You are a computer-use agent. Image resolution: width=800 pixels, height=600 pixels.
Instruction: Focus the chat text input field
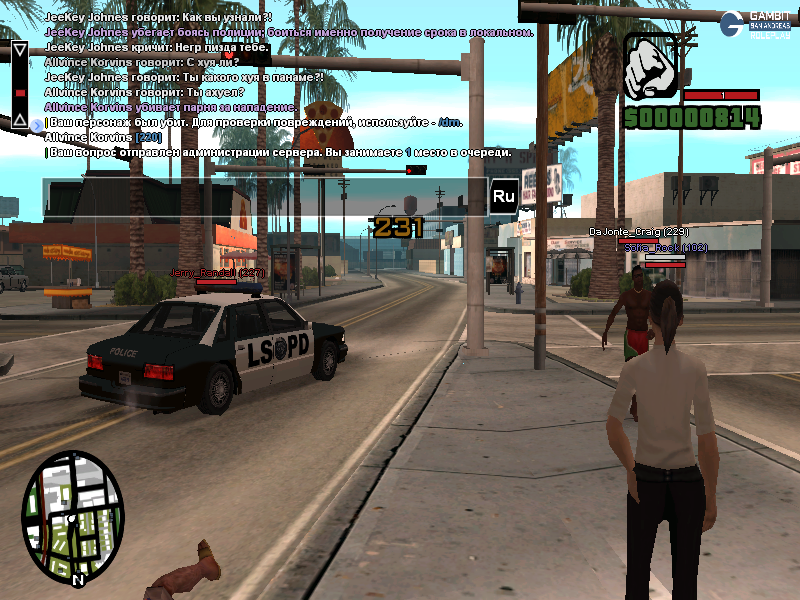tap(265, 196)
